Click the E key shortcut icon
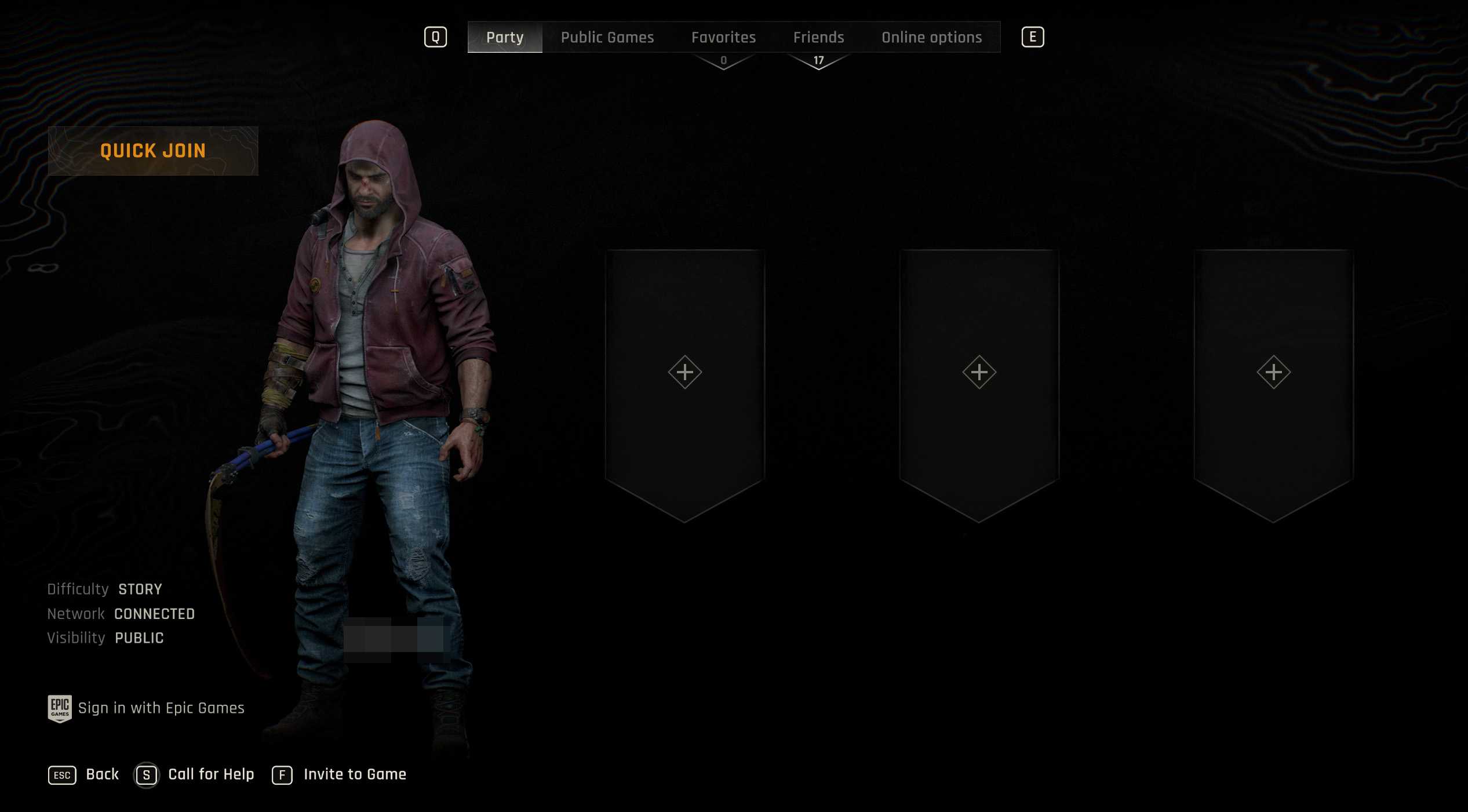 1033,37
